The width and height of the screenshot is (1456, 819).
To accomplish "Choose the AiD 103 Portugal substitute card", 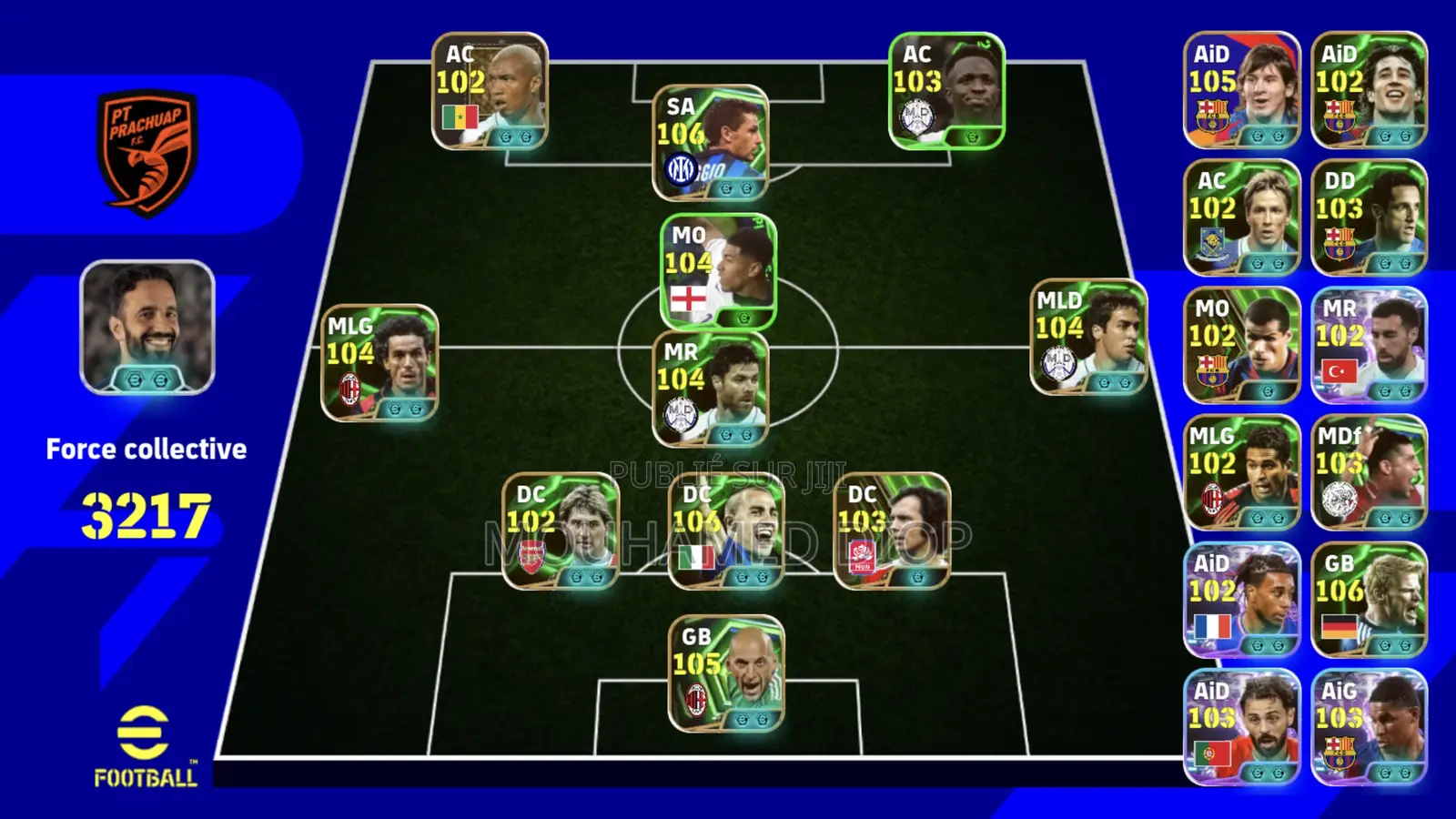I will pyautogui.click(x=1241, y=727).
